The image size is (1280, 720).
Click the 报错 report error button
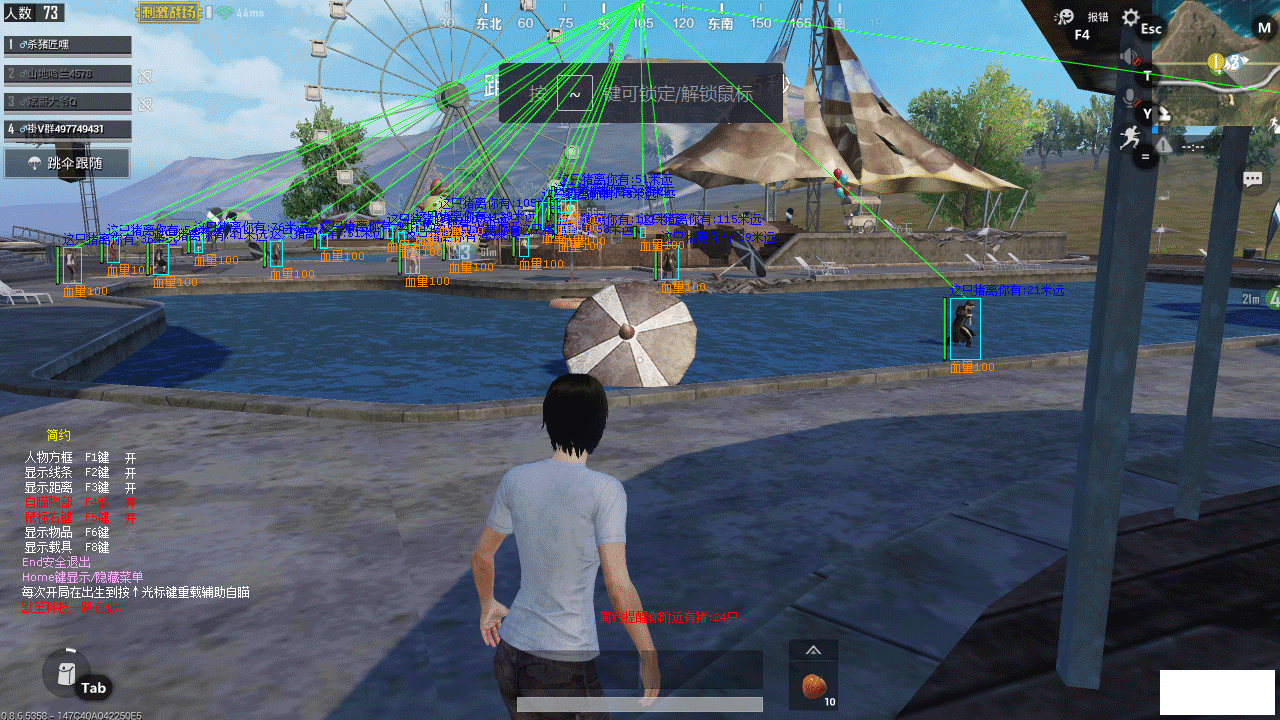[x=1098, y=17]
